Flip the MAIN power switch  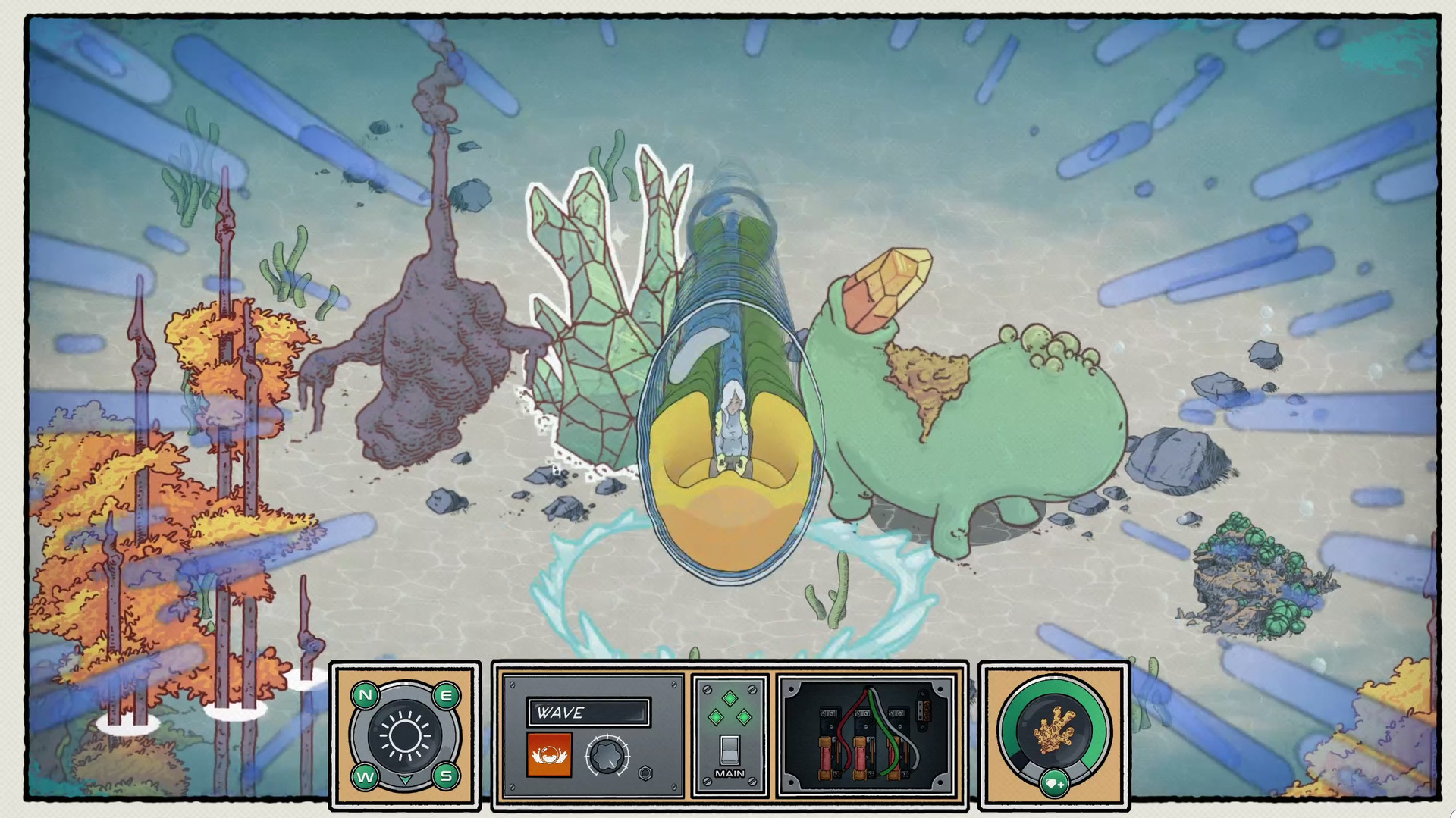point(730,749)
